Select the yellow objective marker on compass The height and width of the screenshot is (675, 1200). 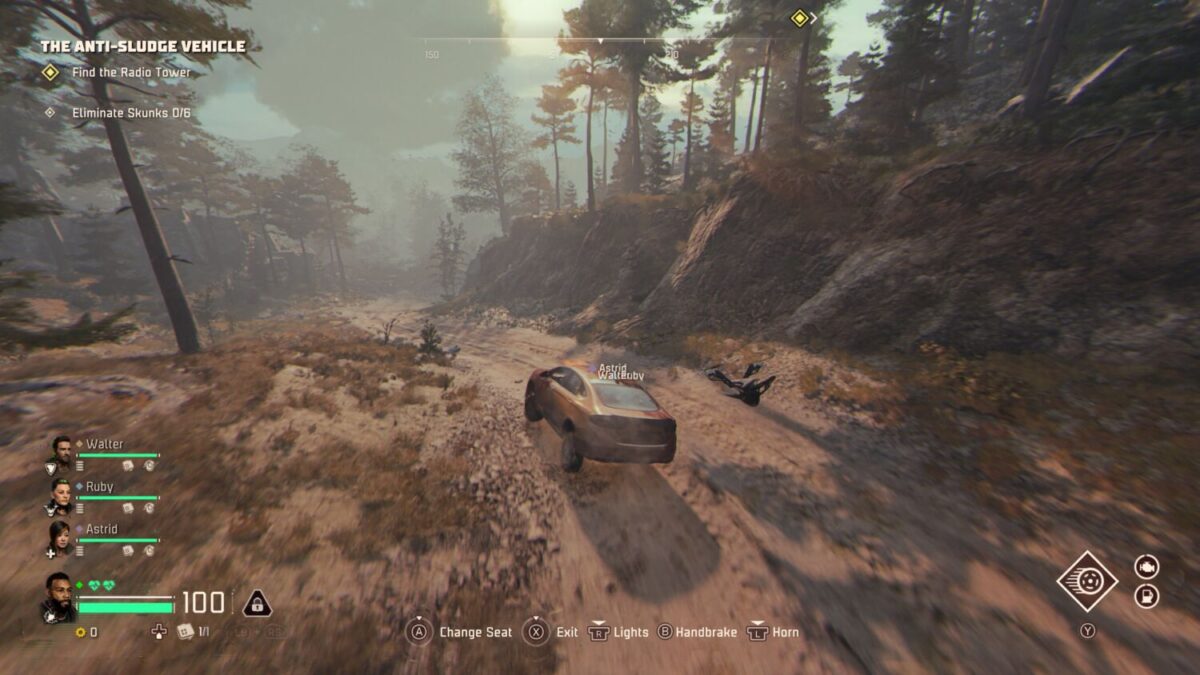pyautogui.click(x=799, y=18)
